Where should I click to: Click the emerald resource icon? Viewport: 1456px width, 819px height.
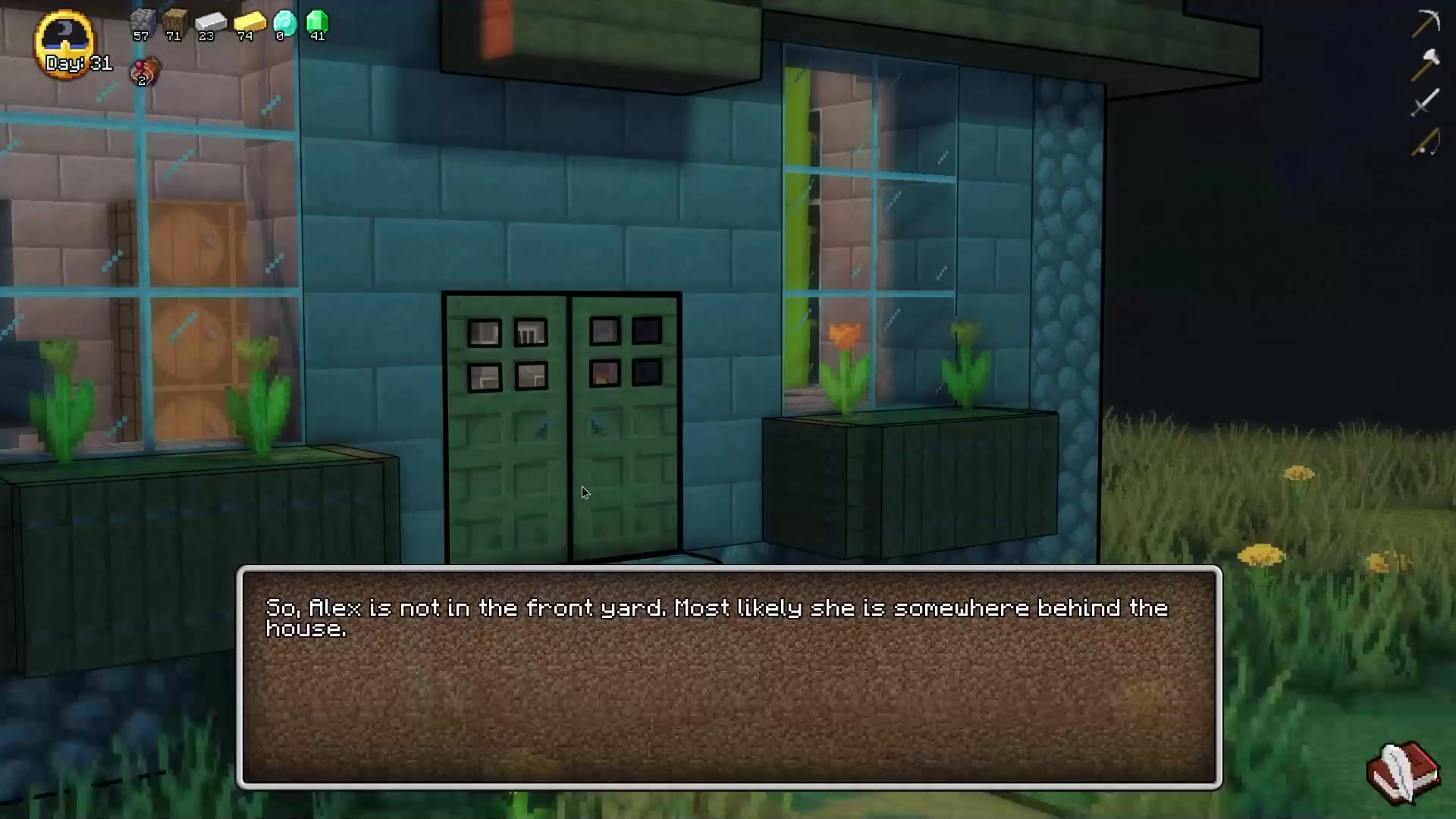point(317,22)
